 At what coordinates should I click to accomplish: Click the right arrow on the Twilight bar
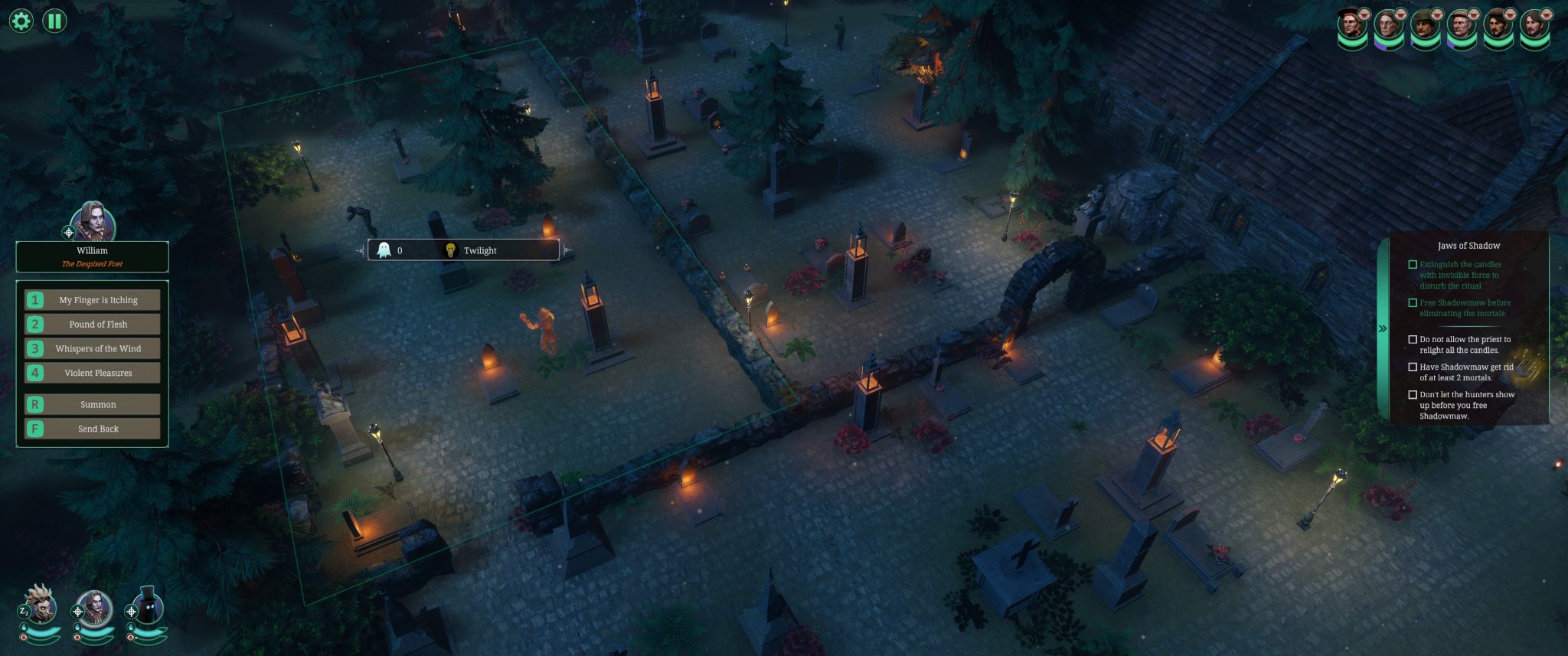click(567, 250)
